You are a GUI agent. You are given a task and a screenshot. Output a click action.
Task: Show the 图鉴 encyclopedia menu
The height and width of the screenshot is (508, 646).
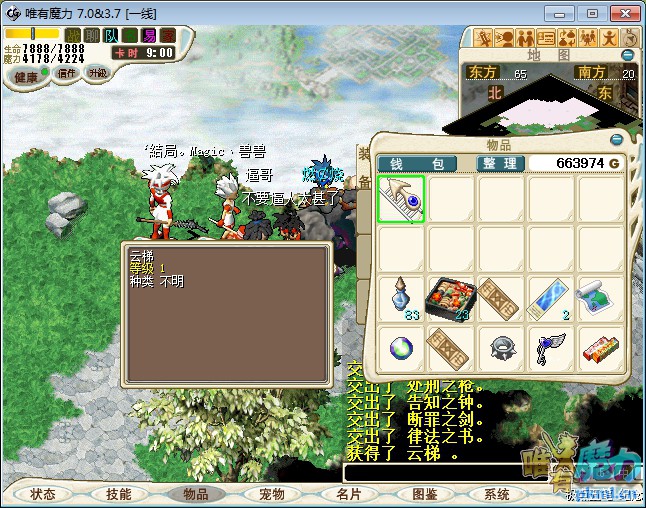click(424, 494)
